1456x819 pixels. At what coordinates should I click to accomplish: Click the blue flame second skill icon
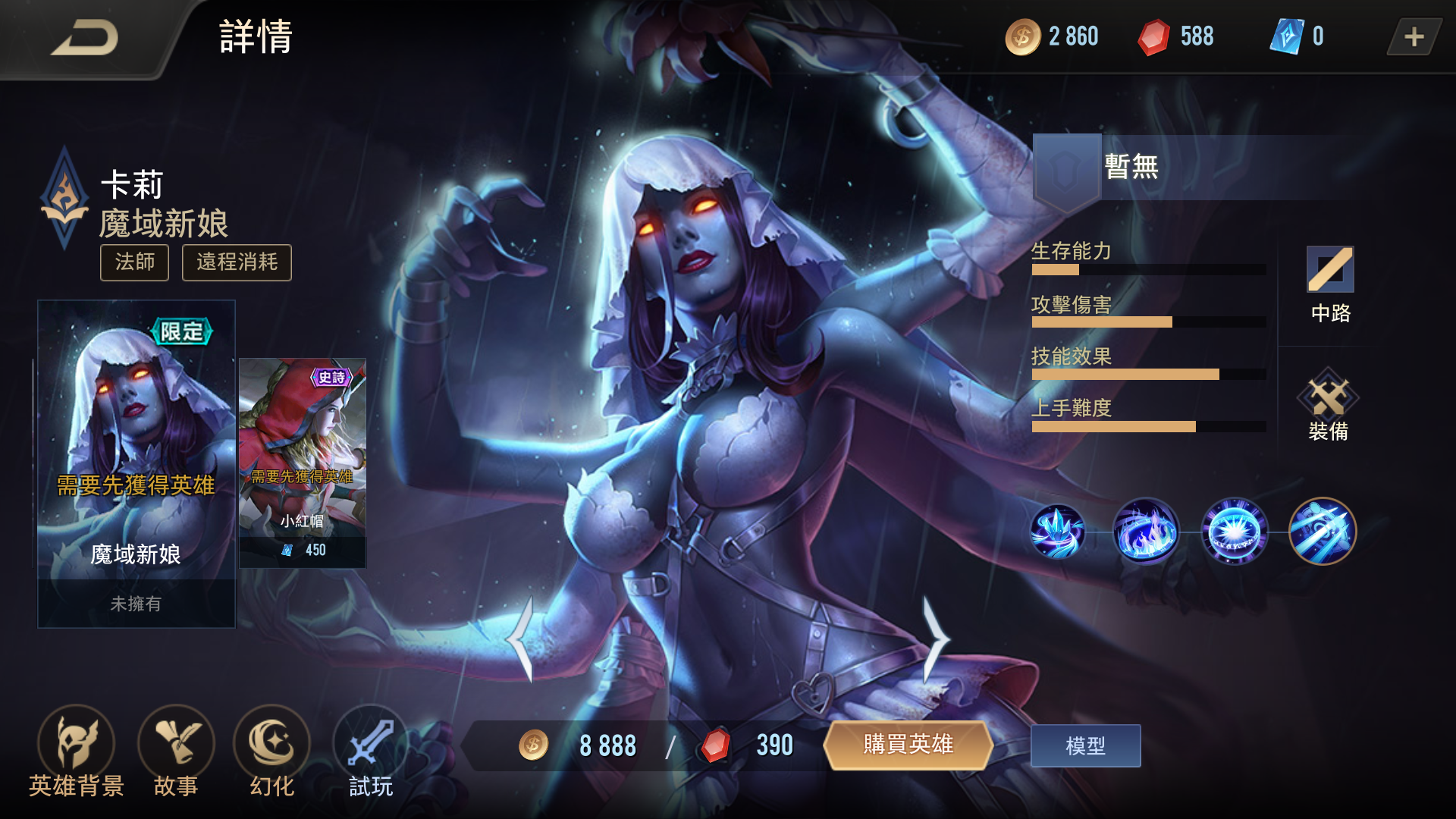1147,531
